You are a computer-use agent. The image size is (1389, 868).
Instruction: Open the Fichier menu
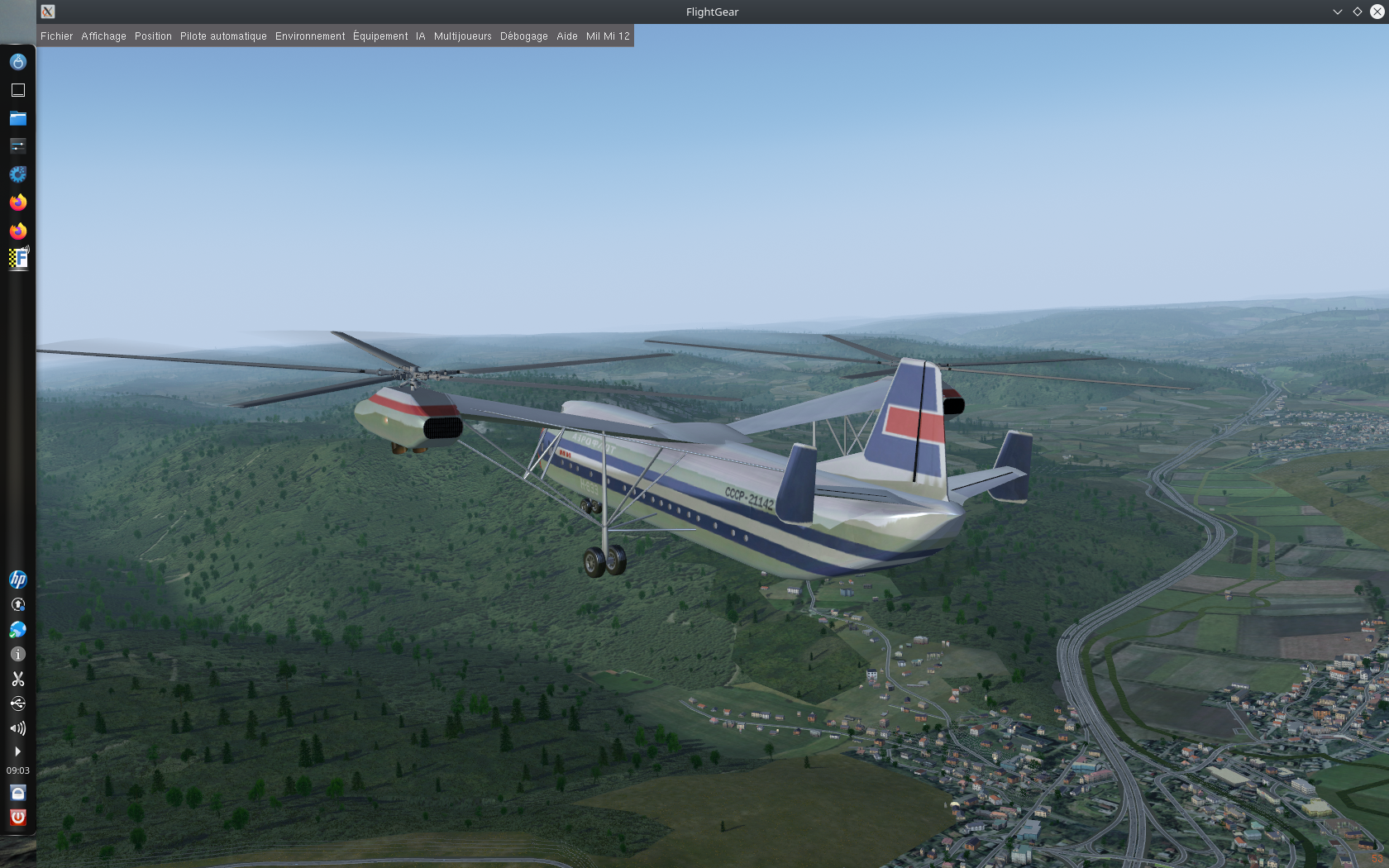point(56,36)
